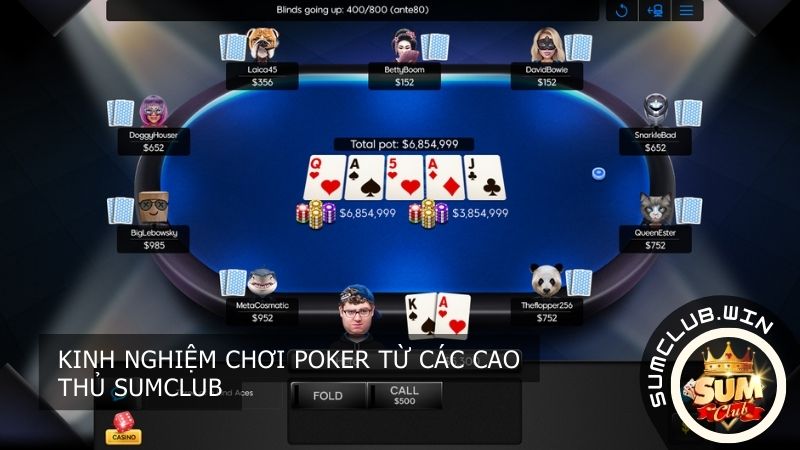
Task: Select player BettyBoom's avatar
Action: pos(405,46)
